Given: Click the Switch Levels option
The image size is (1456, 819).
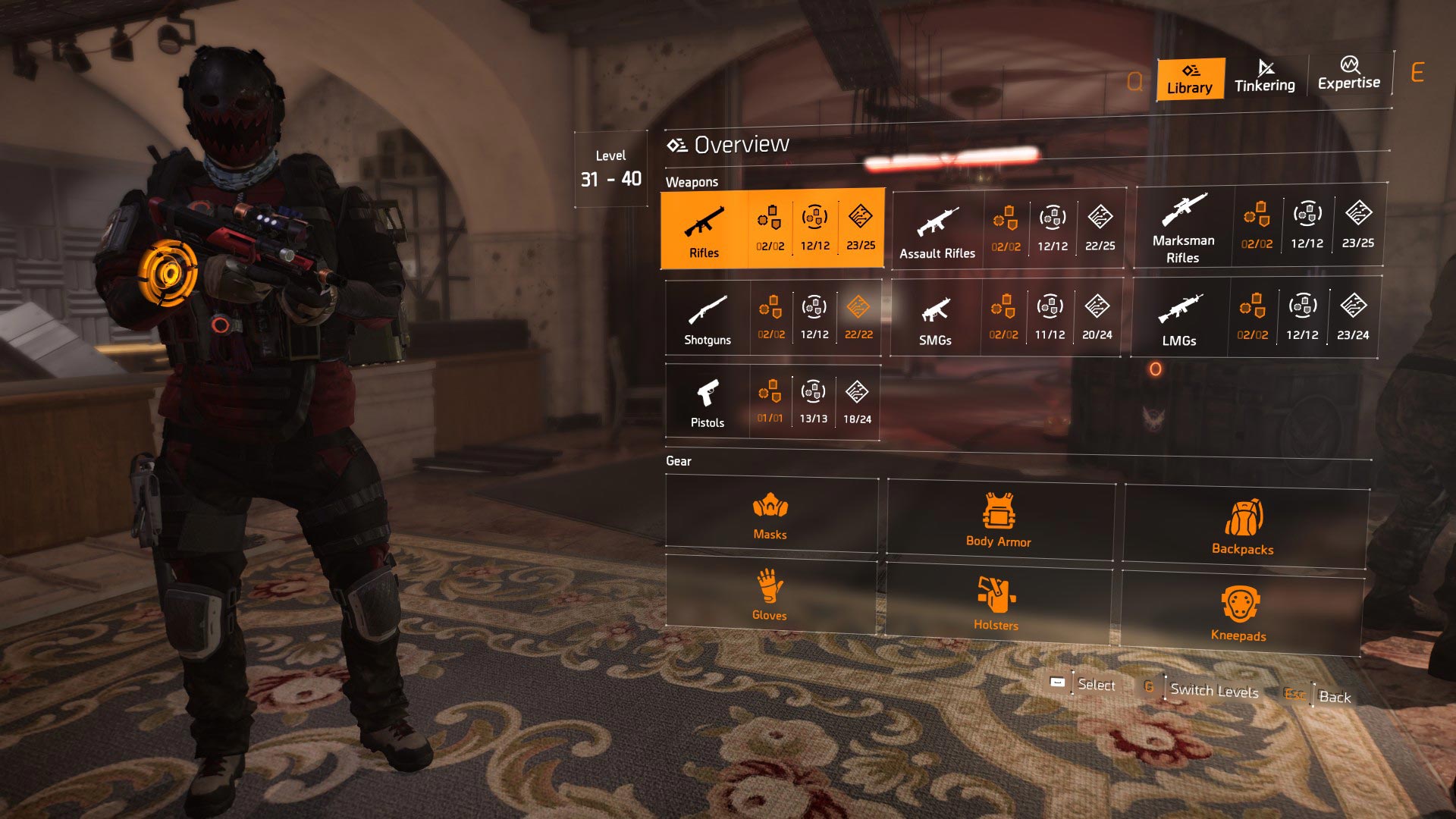Looking at the screenshot, I should pyautogui.click(x=1213, y=691).
